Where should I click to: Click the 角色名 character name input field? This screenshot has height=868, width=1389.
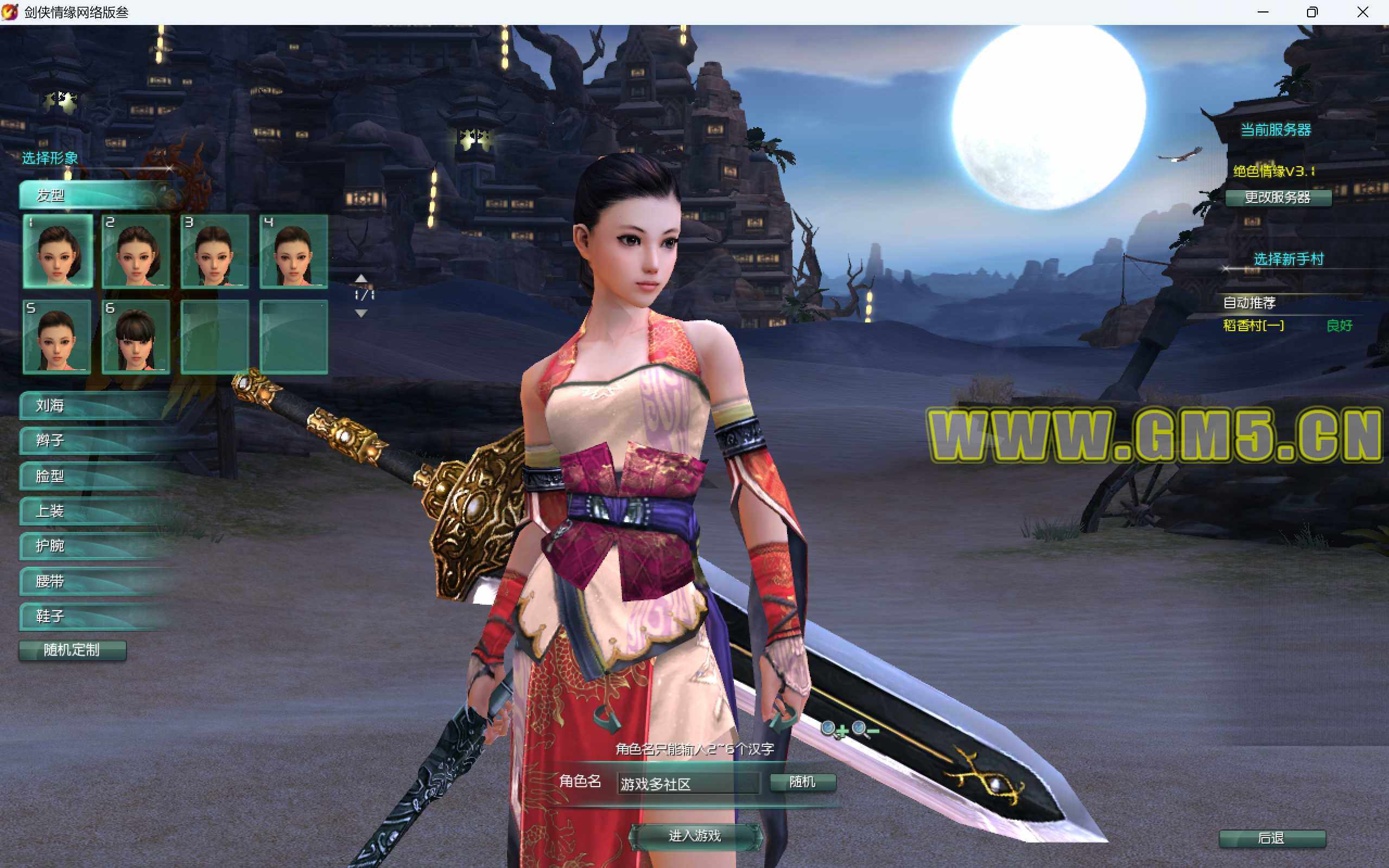pyautogui.click(x=688, y=784)
